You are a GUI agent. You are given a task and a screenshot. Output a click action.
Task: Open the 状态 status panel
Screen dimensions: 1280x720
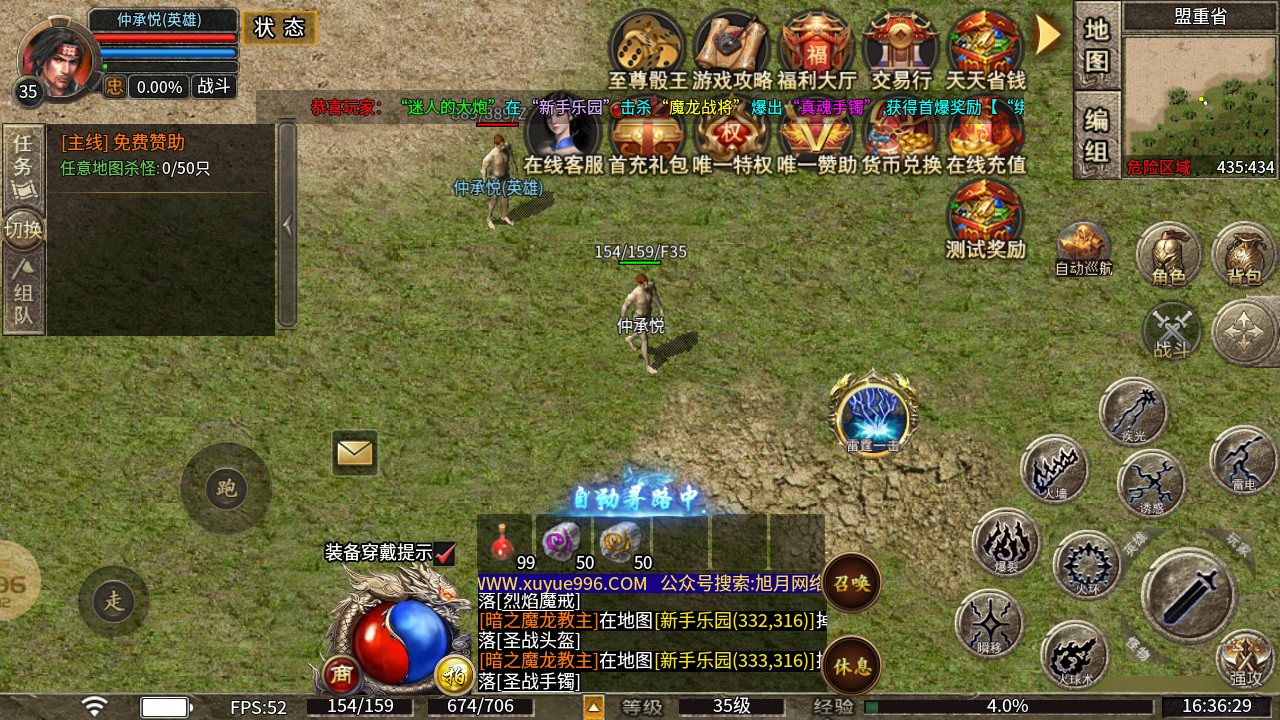click(279, 28)
